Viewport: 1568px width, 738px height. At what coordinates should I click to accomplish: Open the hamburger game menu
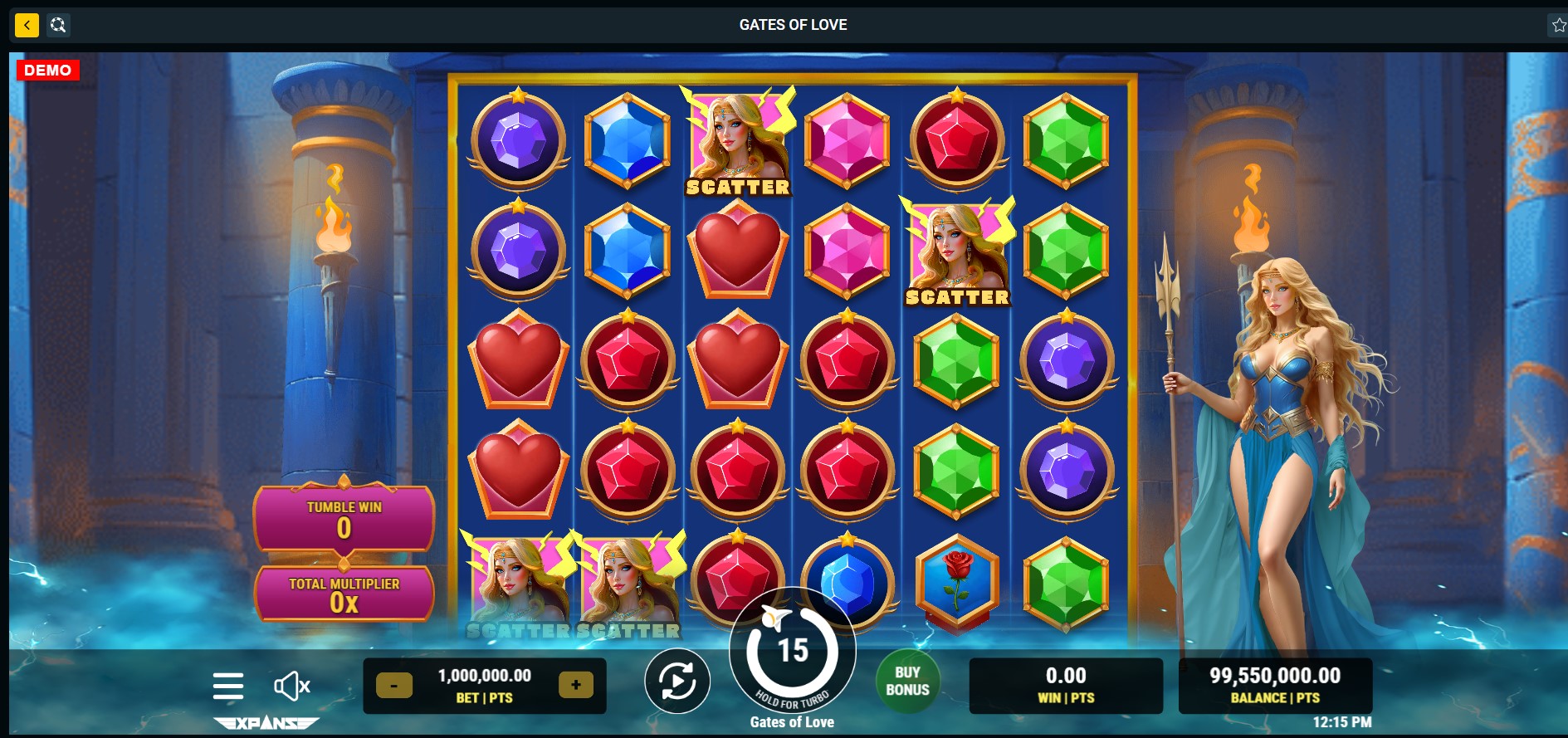click(x=227, y=687)
